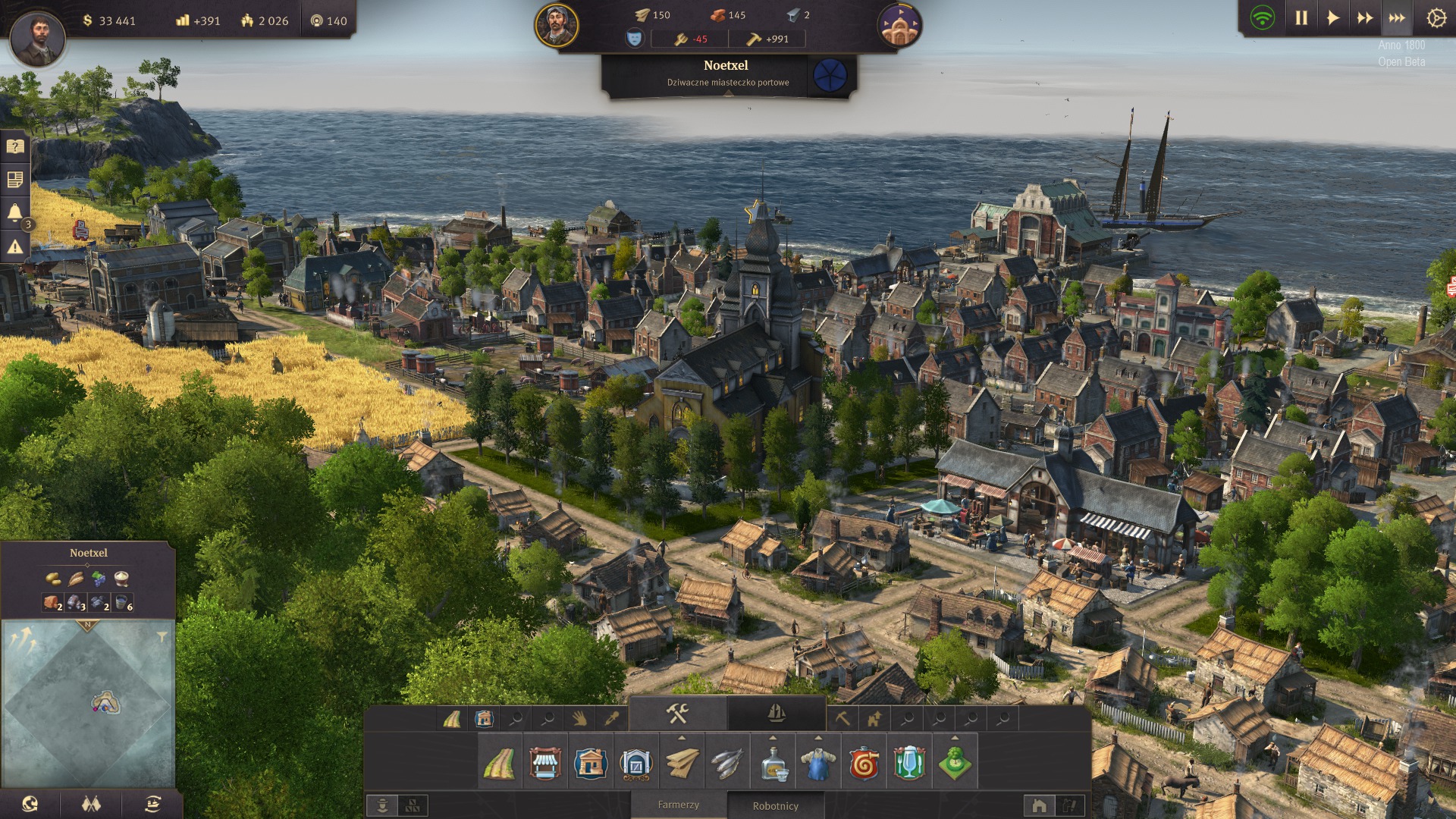
Task: Click the minimap island
Action: pyautogui.click(x=105, y=703)
